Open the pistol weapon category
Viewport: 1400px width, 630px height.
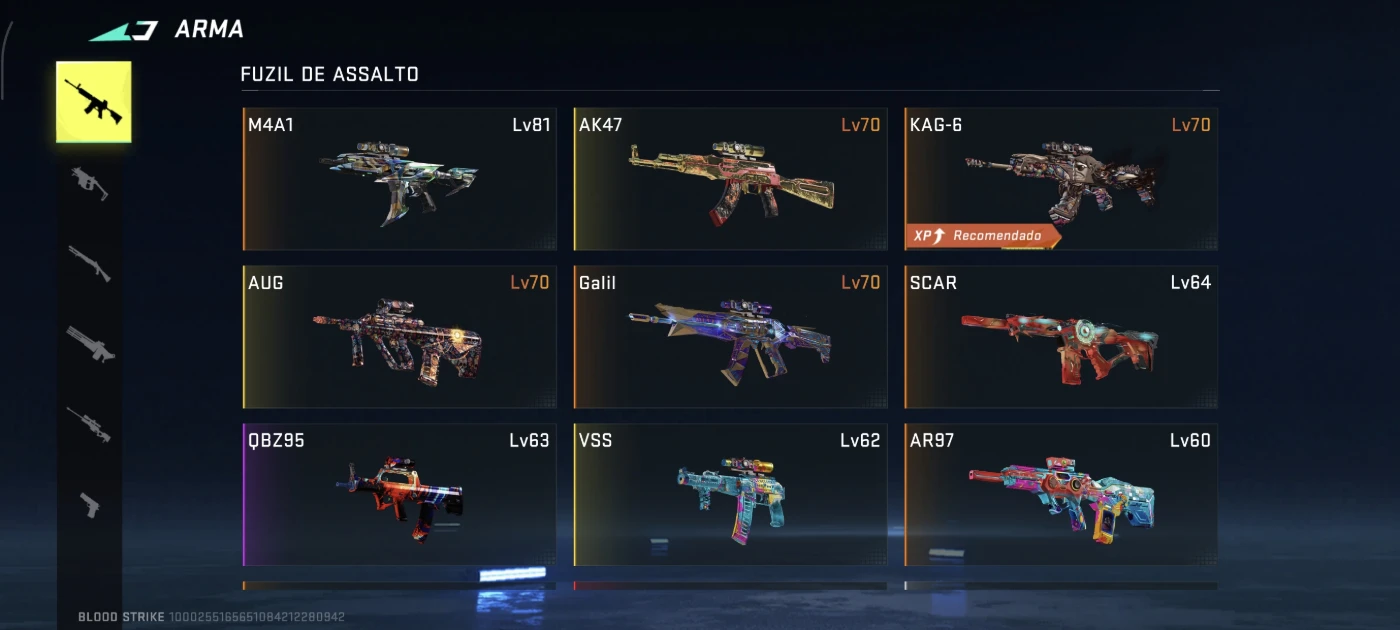[x=90, y=504]
